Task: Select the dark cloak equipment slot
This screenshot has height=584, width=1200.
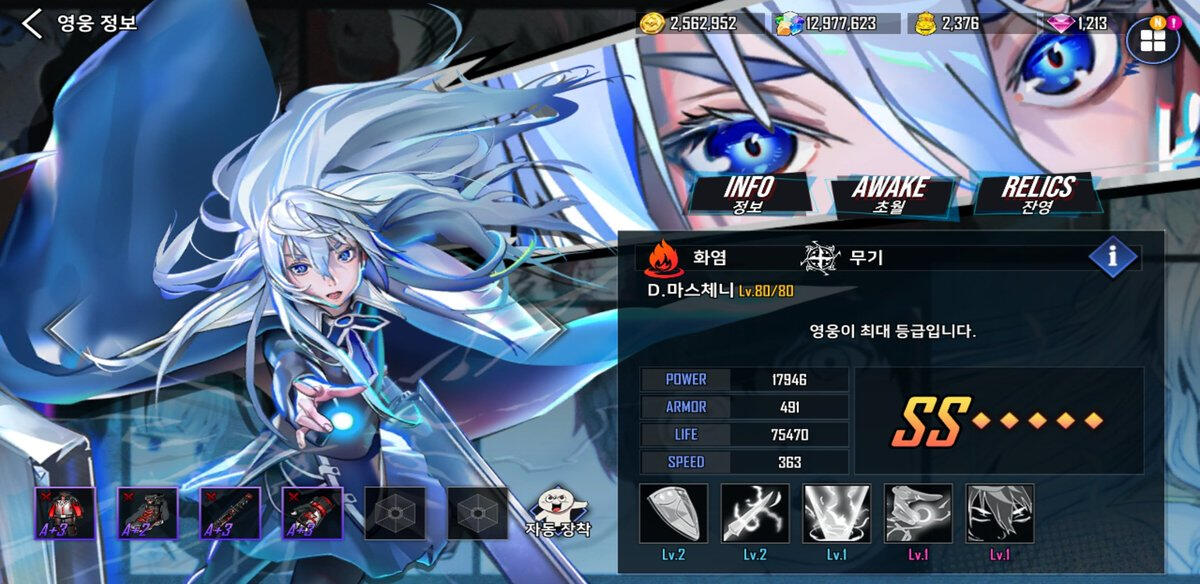Action: point(148,514)
